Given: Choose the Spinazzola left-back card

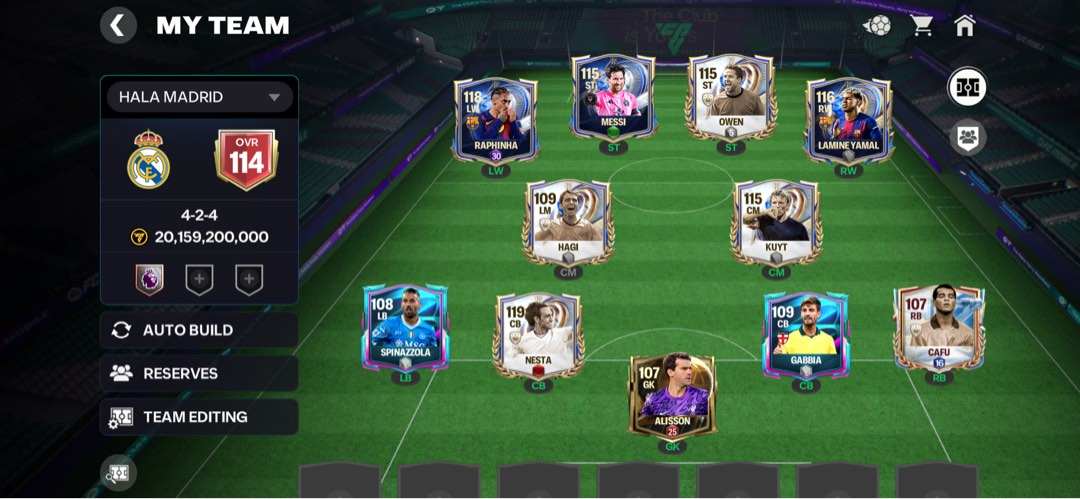Looking at the screenshot, I should (405, 330).
